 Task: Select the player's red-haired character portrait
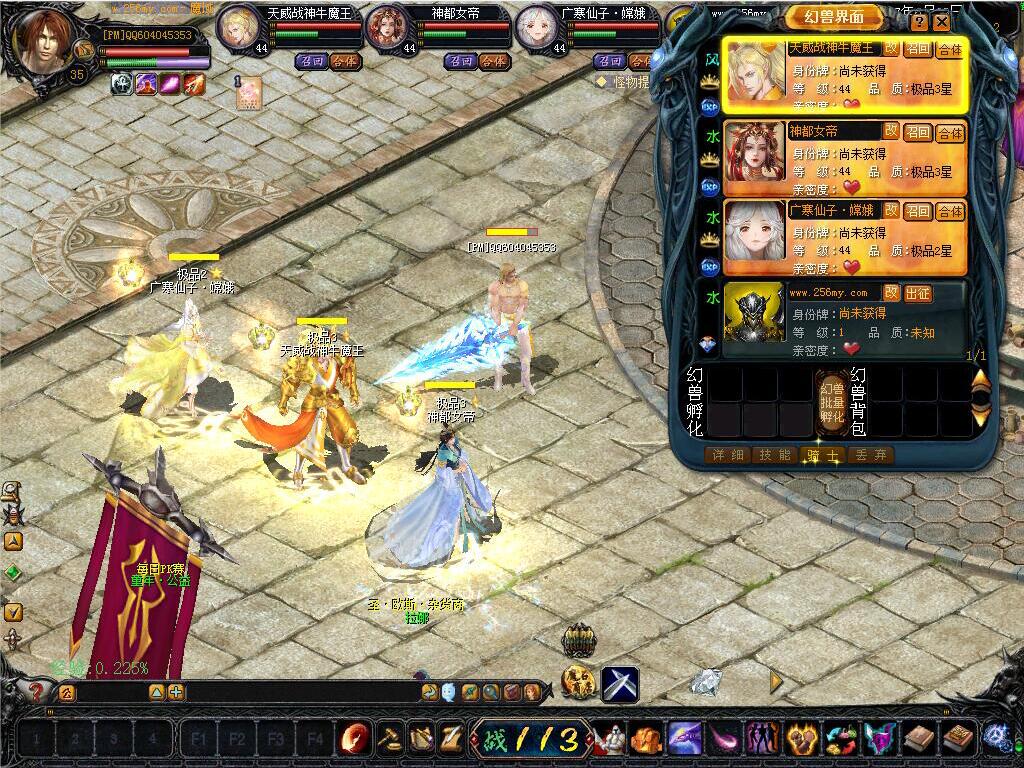click(45, 42)
